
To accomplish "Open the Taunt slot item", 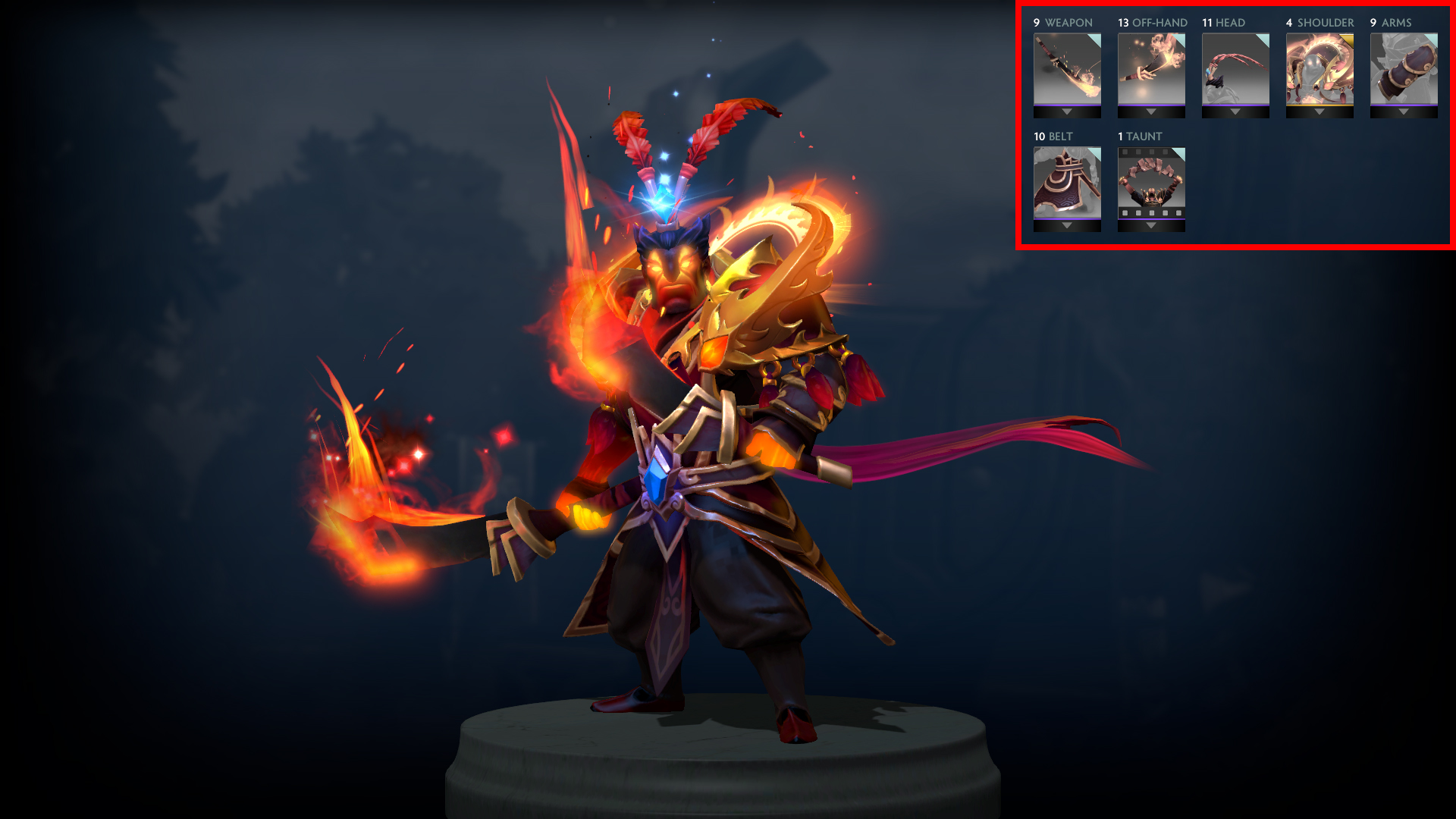I will tap(1151, 183).
